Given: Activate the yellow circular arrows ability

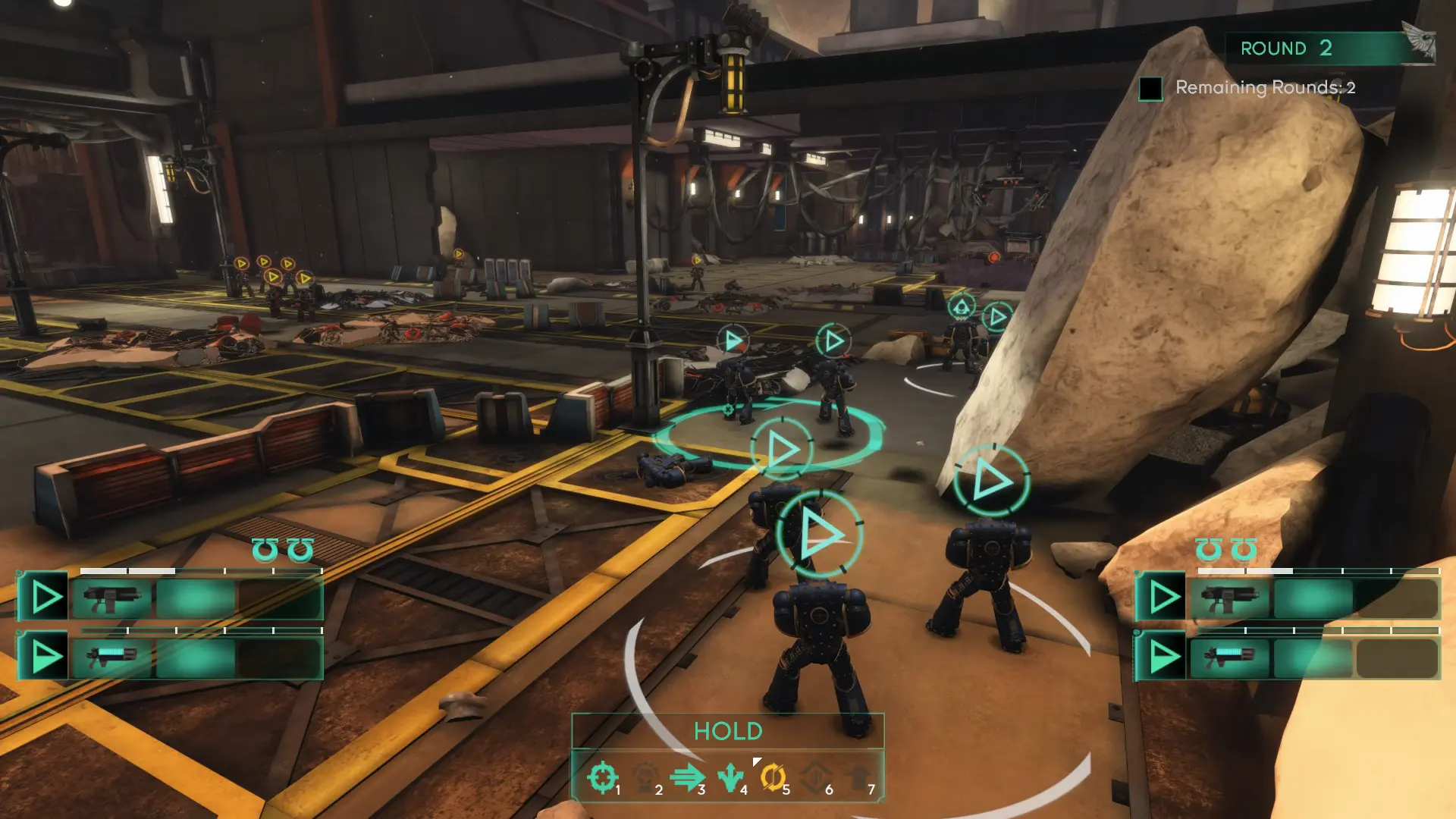Looking at the screenshot, I should [772, 778].
